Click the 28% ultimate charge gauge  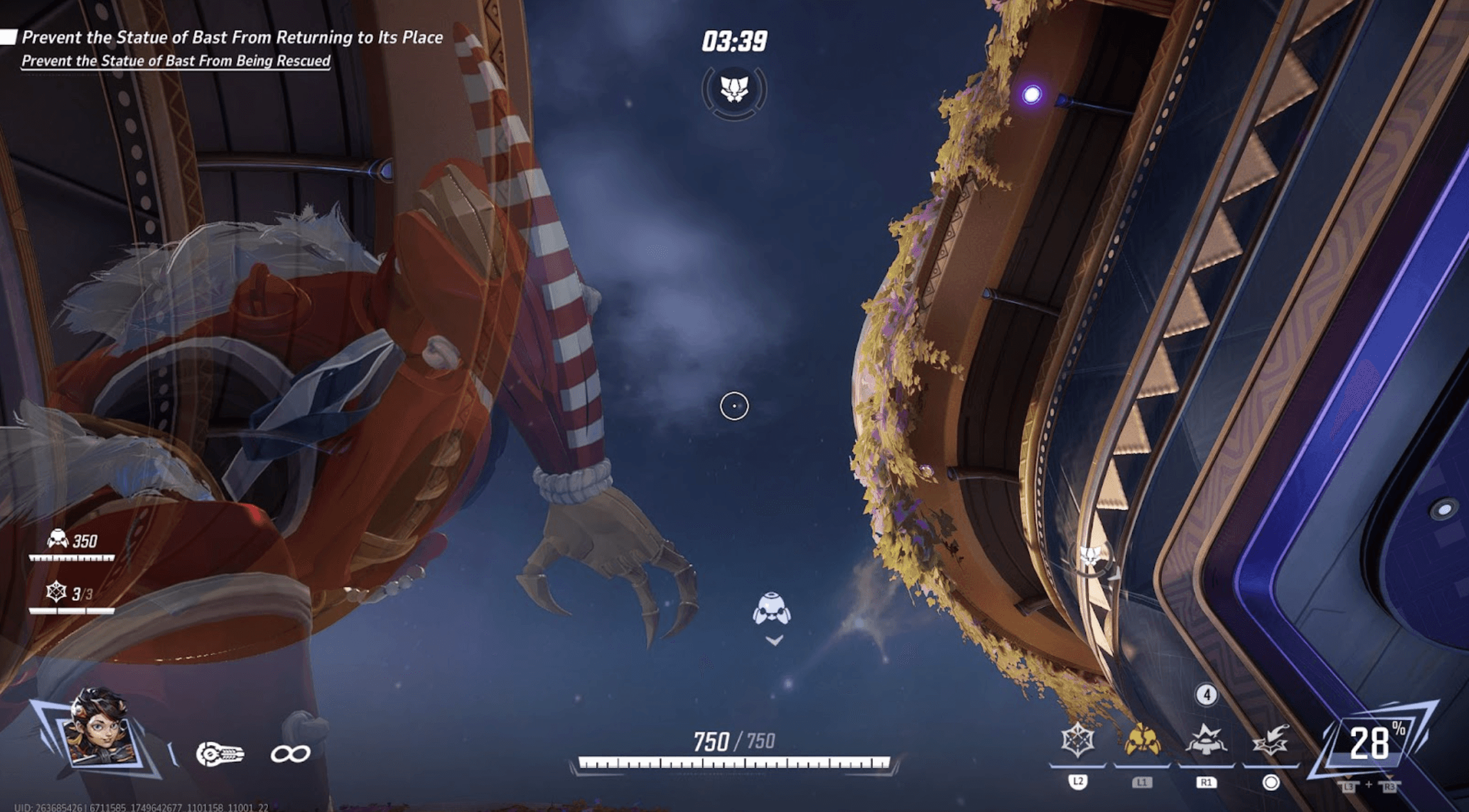1372,742
